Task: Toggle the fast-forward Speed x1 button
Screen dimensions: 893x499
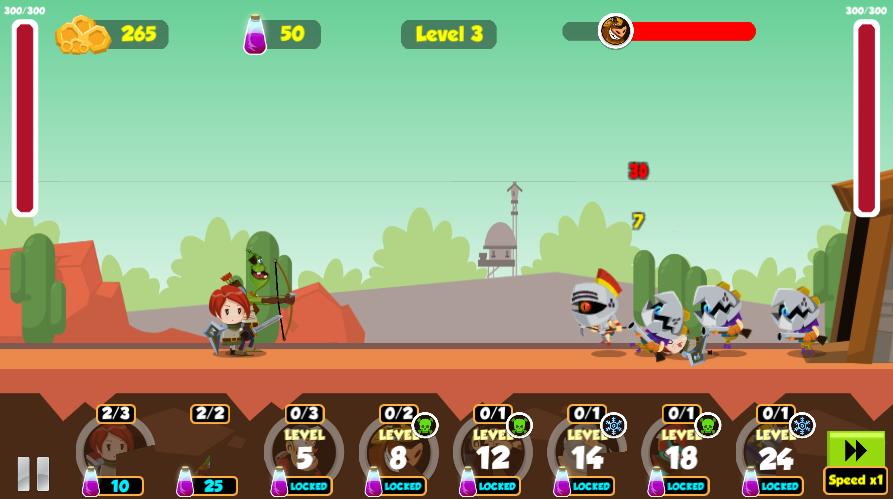Action: [x=856, y=460]
